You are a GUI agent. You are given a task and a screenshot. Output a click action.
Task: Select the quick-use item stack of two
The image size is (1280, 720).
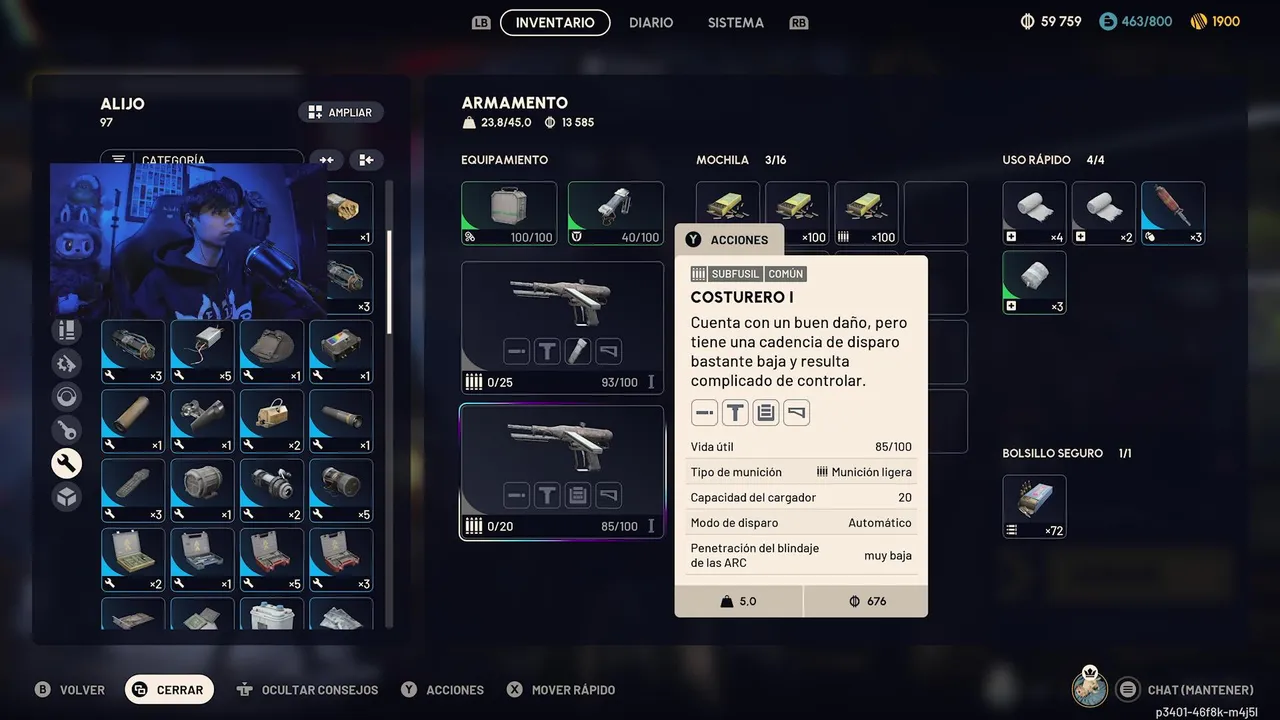click(1103, 213)
